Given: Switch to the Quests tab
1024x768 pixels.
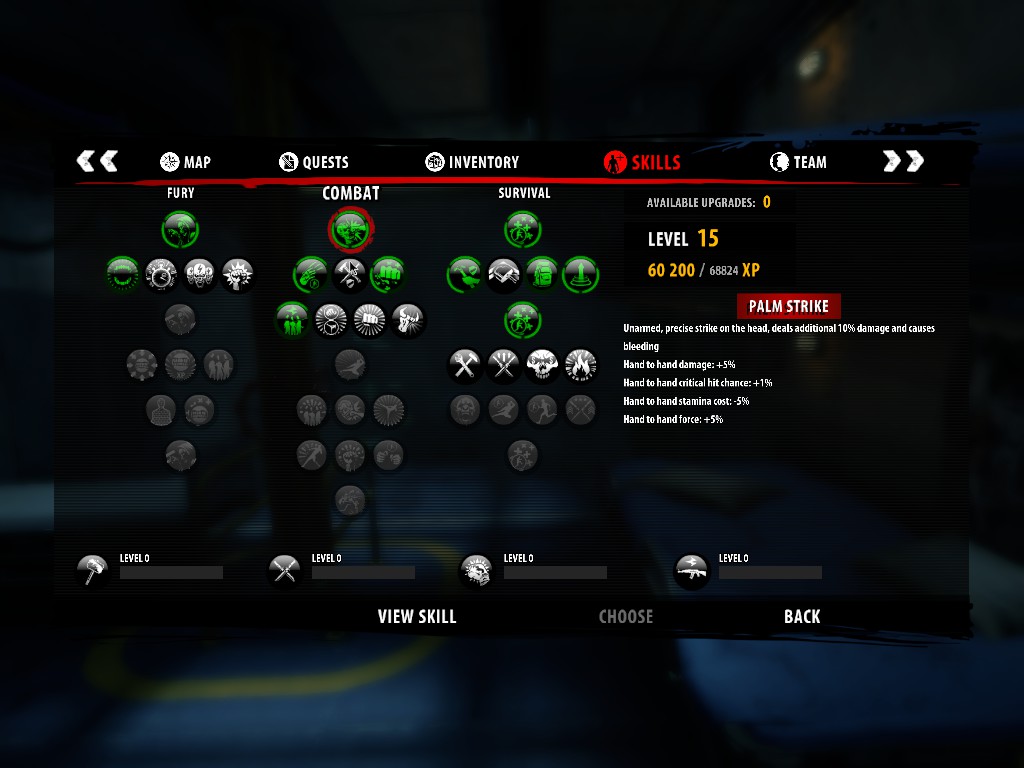Looking at the screenshot, I should tap(314, 162).
